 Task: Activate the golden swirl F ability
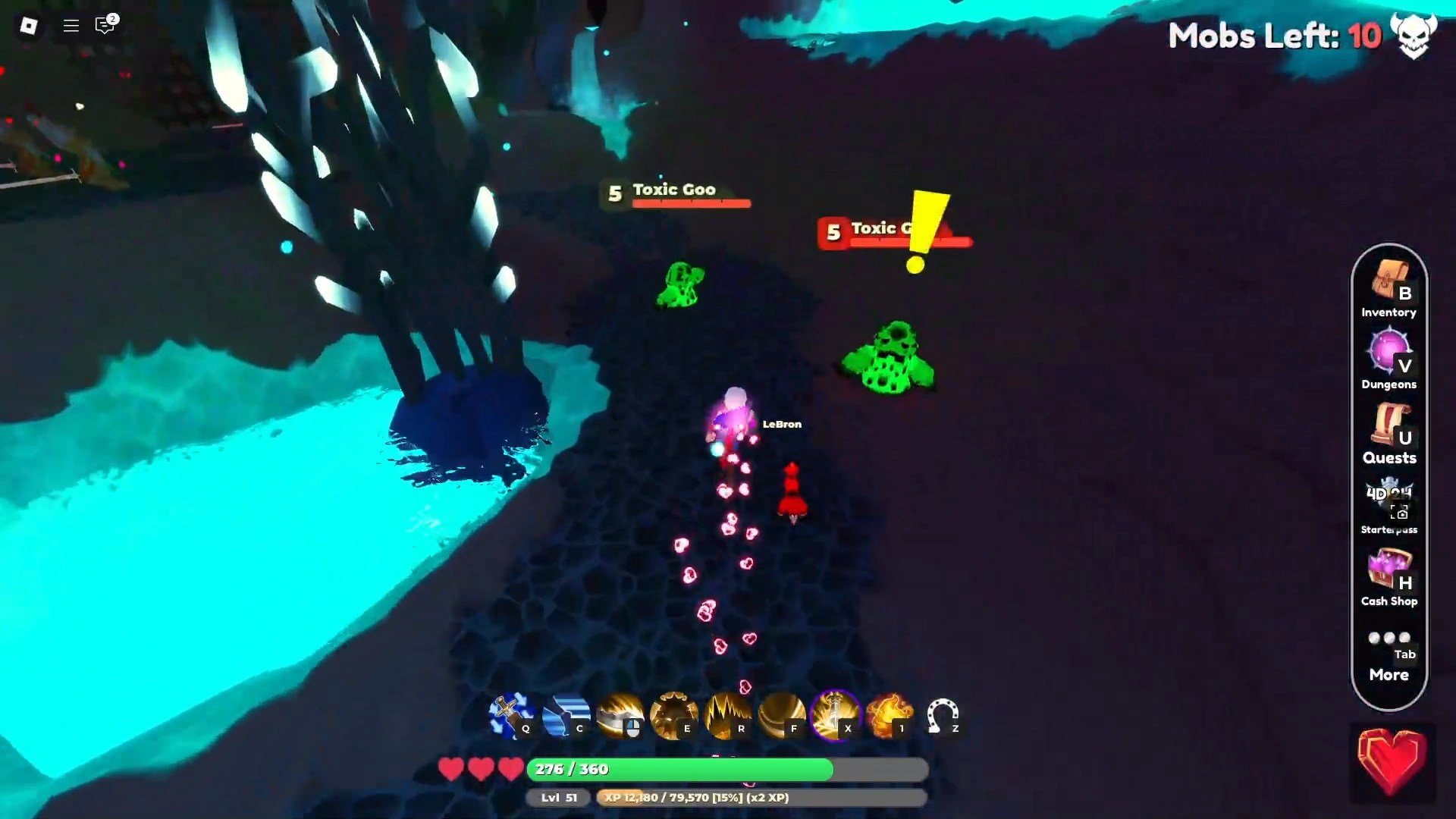tap(781, 716)
